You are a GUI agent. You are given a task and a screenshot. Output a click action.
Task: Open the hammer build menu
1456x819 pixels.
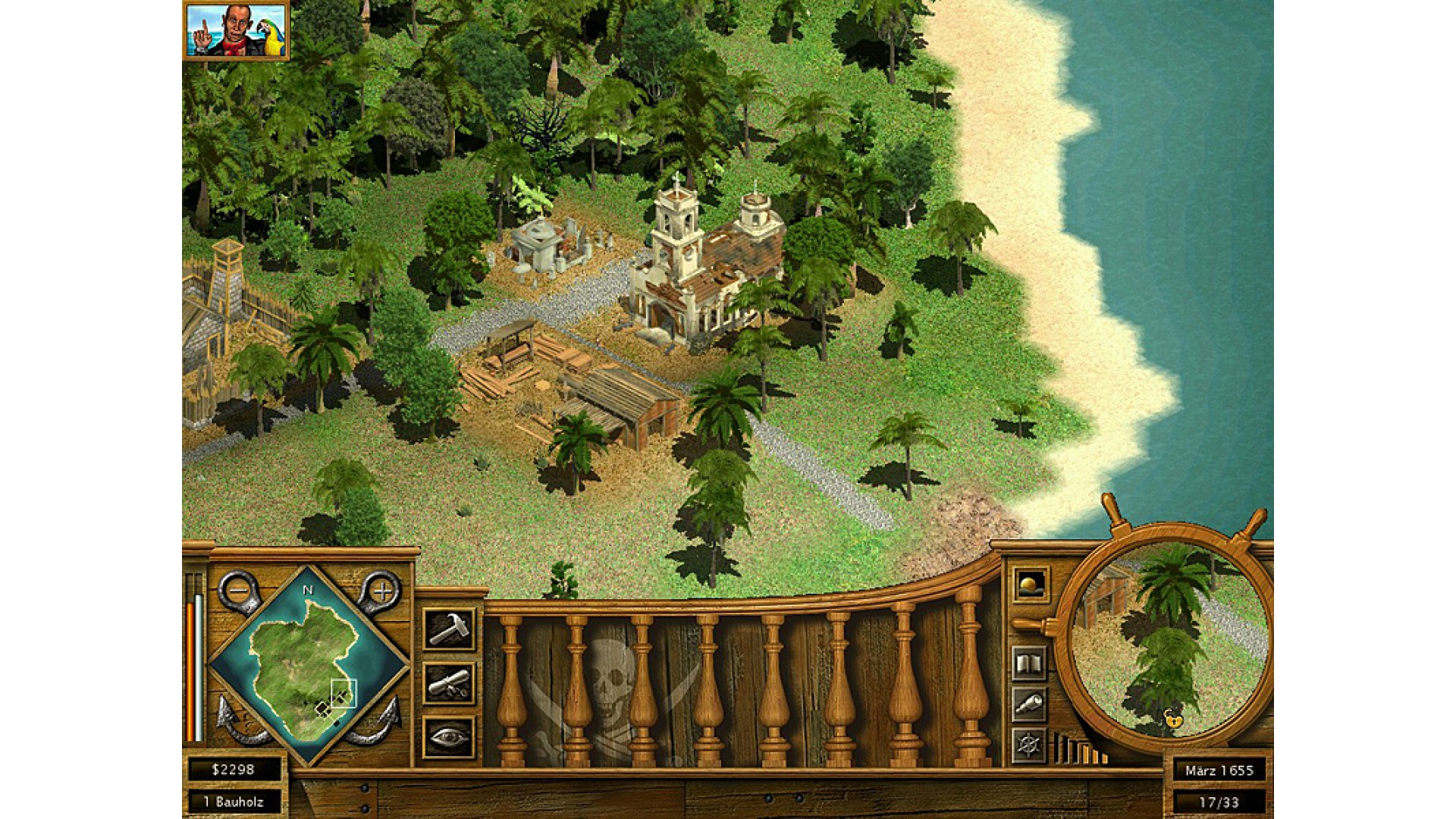(449, 629)
